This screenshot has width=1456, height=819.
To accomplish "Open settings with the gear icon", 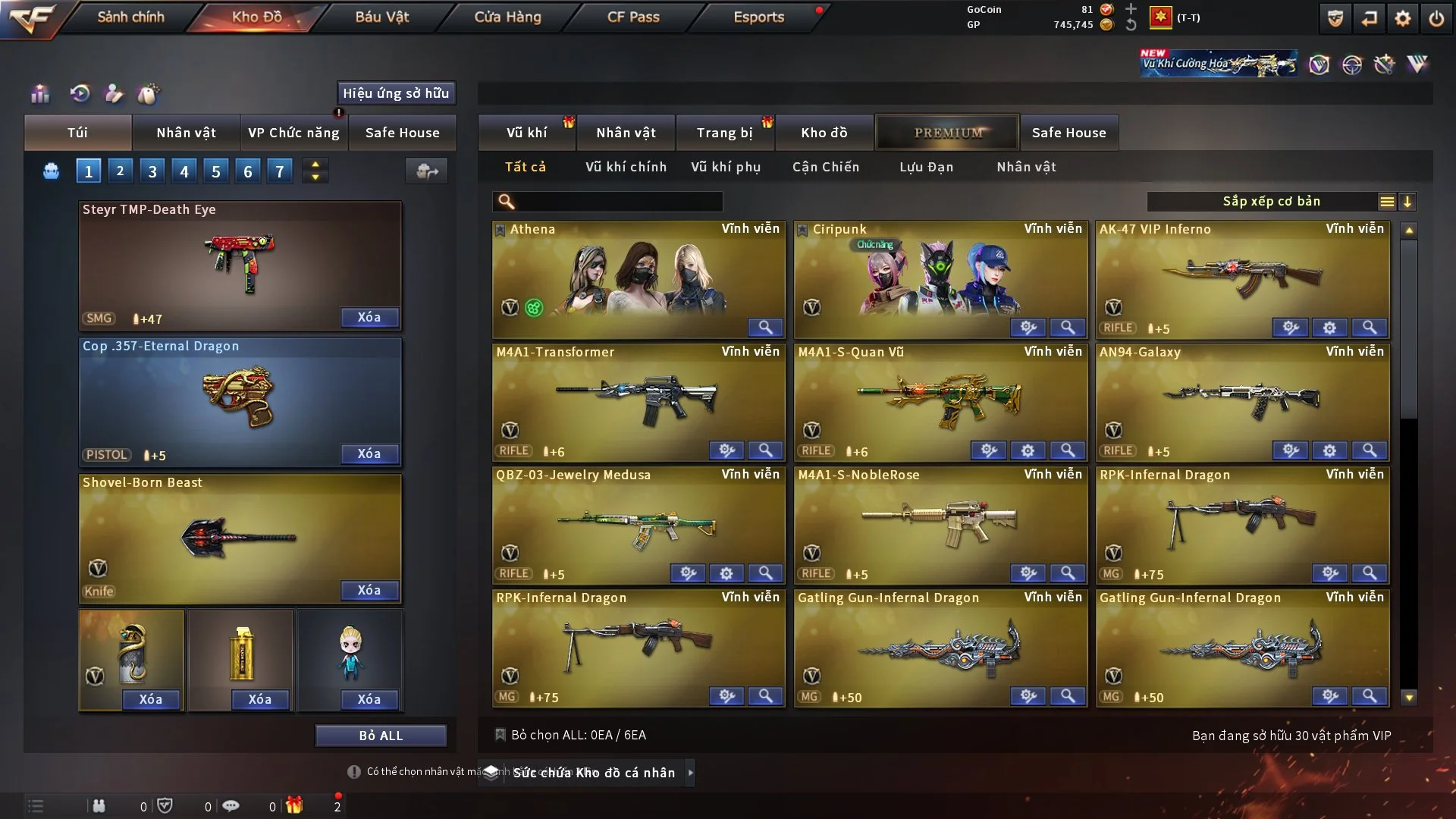I will [1402, 18].
